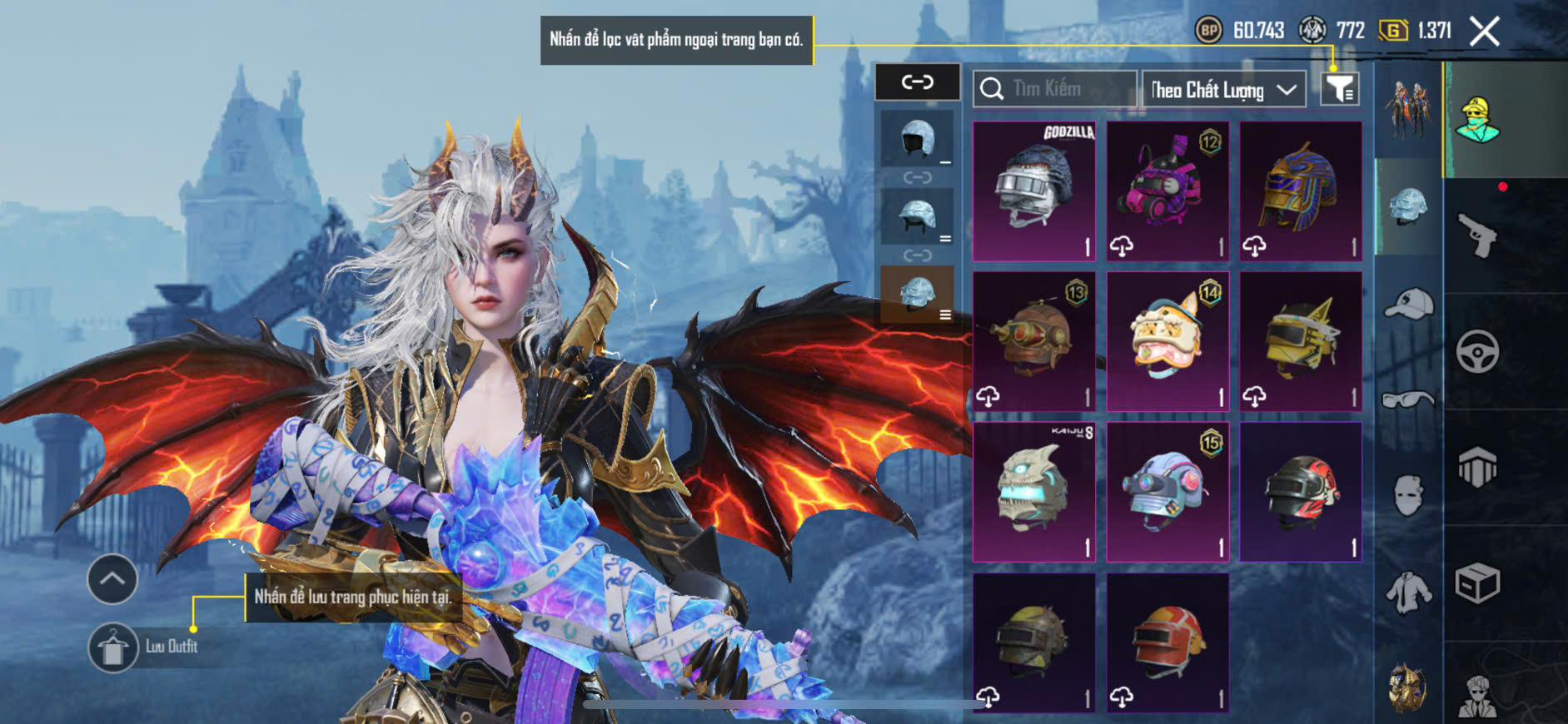Pick the steampunk goggles level 13 helmet

[1034, 341]
